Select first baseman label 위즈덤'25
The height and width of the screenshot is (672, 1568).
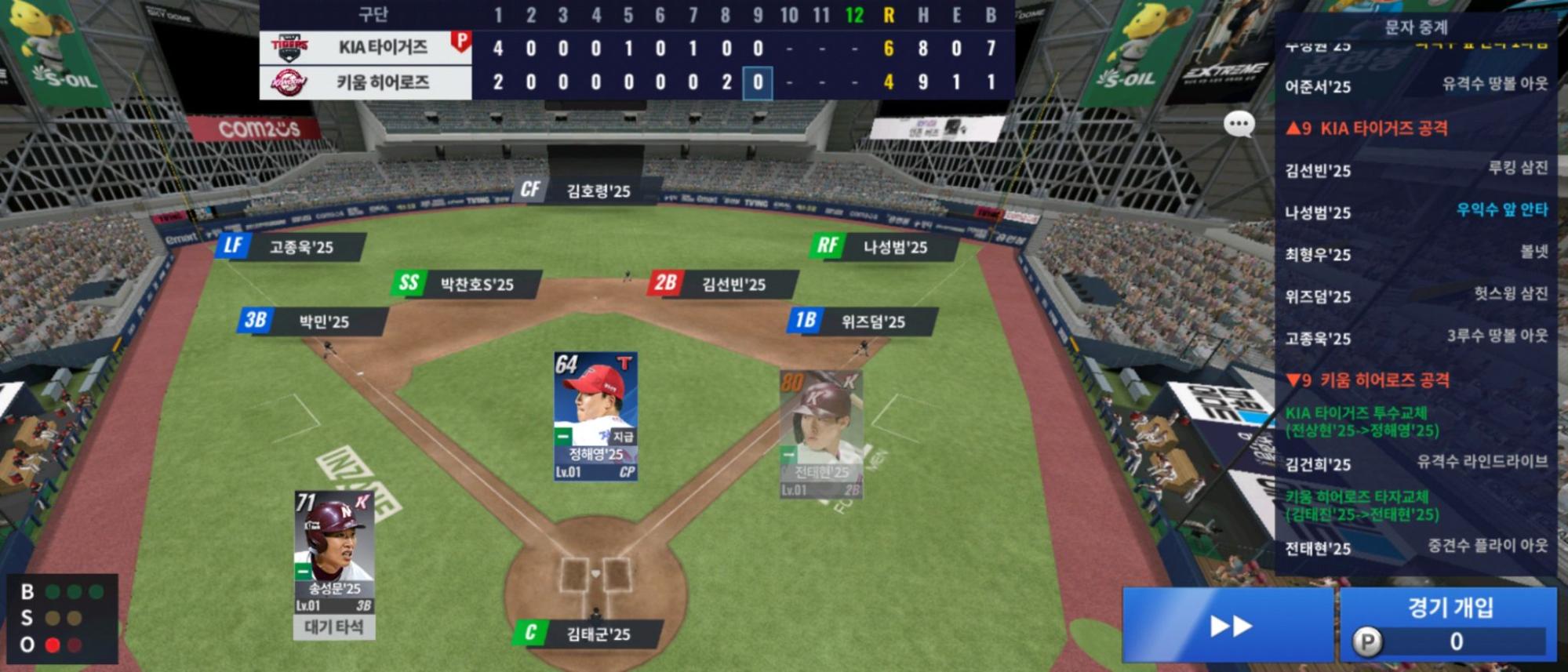click(x=860, y=321)
